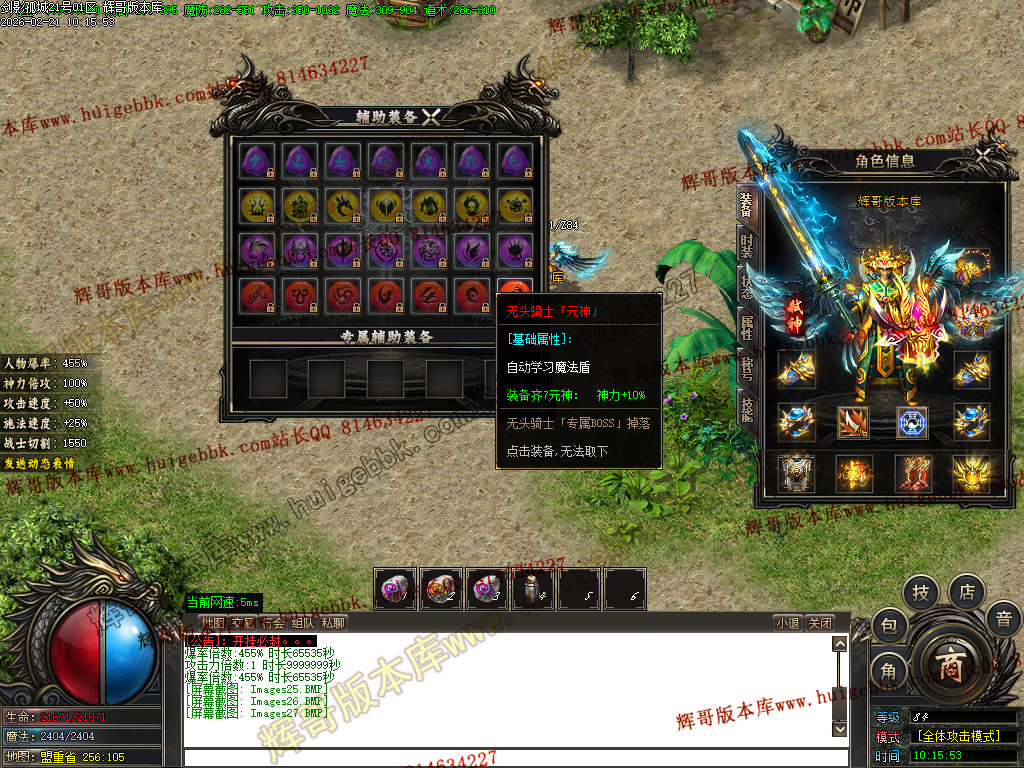The width and height of the screenshot is (1024, 768).
Task: Click the 地图 map button above chat
Action: (213, 623)
